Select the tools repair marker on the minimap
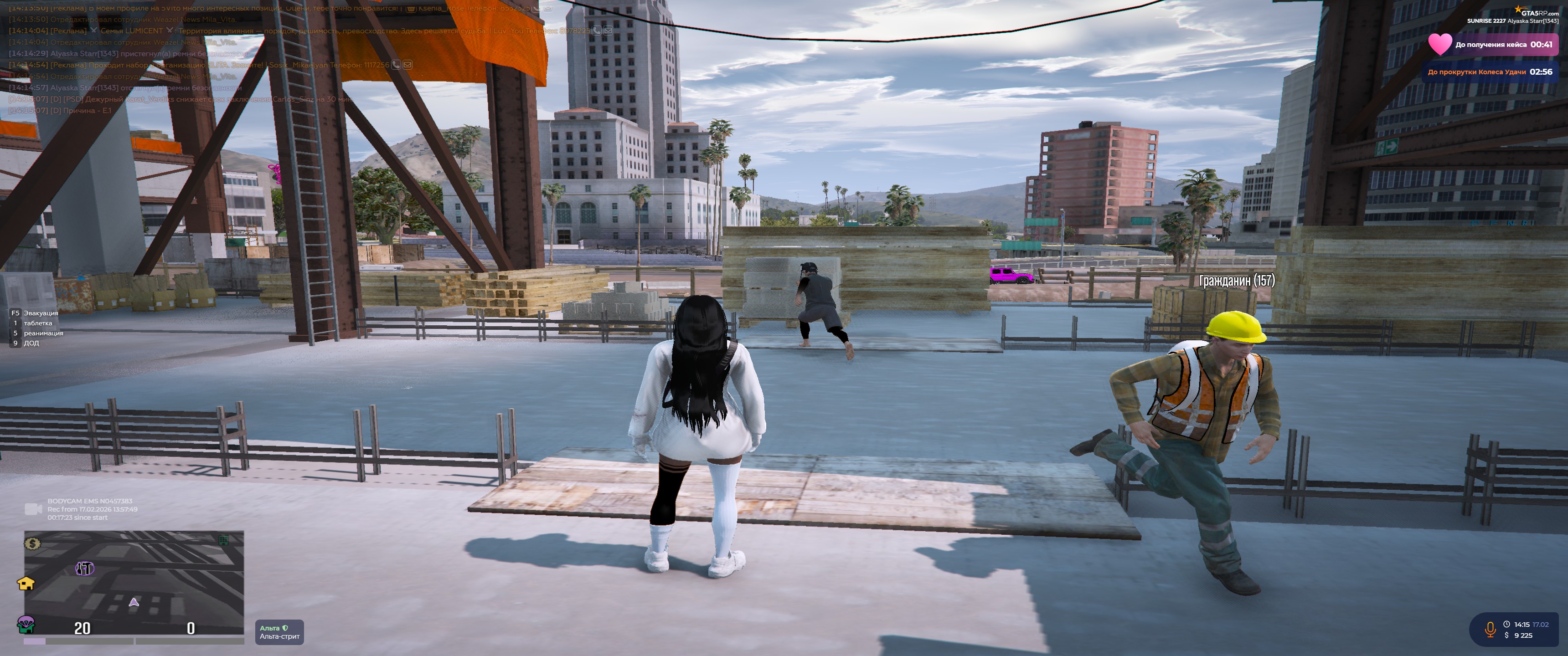The height and width of the screenshot is (656, 1568). click(x=84, y=569)
